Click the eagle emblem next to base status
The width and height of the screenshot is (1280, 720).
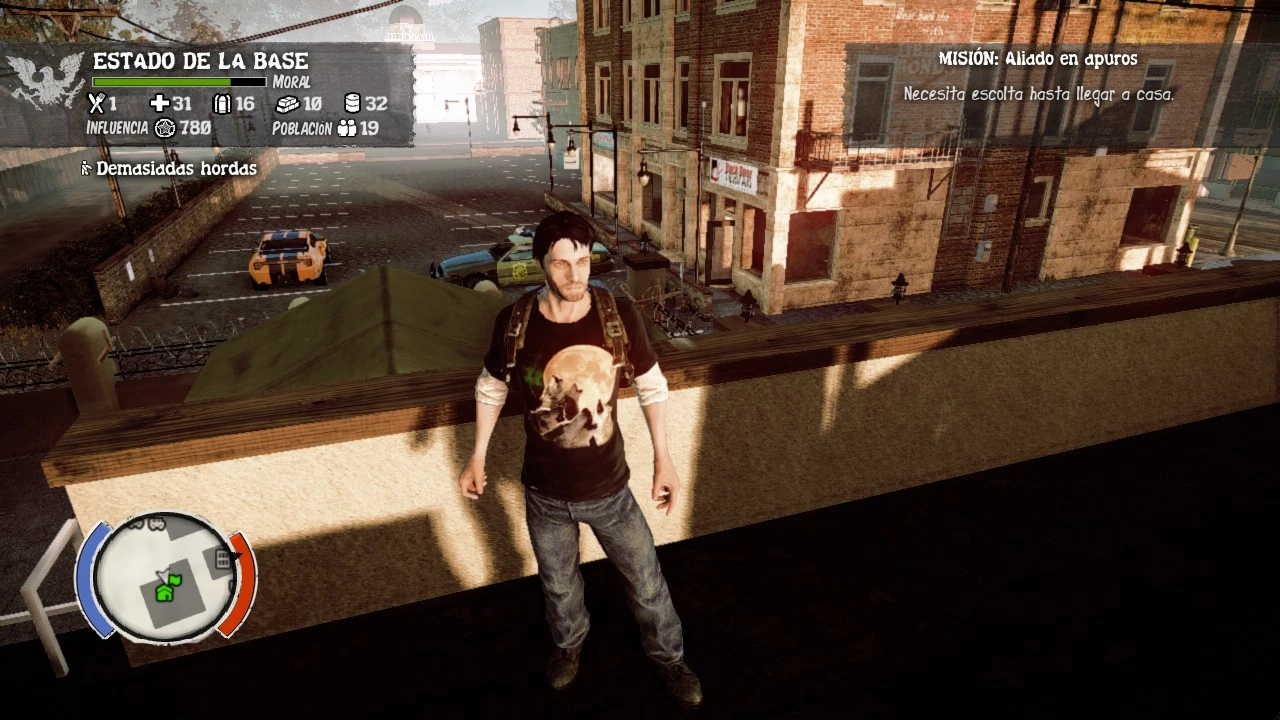pyautogui.click(x=43, y=78)
